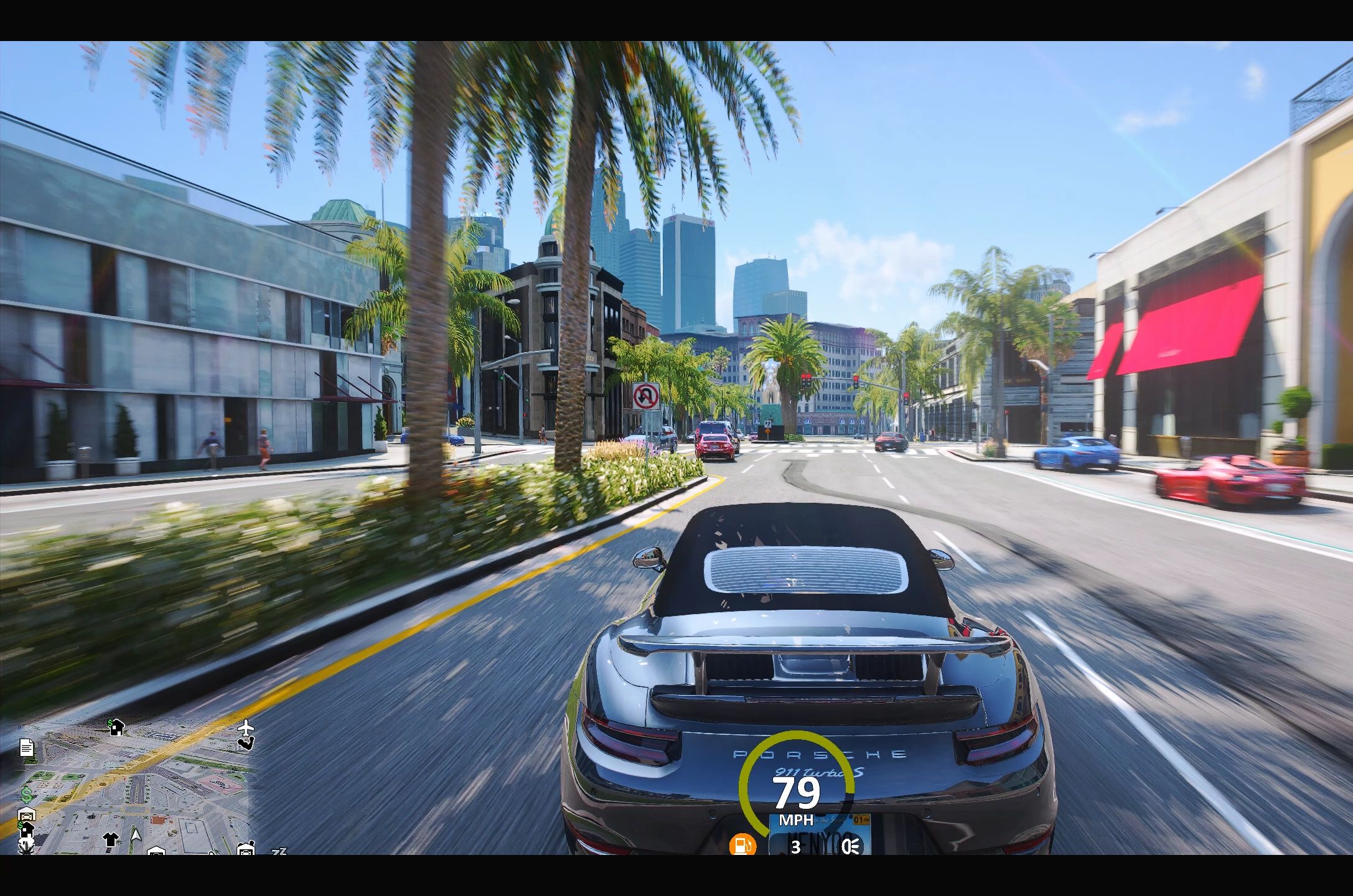The image size is (1353, 896).
Task: Select the flexed arm marker on the minimap
Action: [x=246, y=742]
